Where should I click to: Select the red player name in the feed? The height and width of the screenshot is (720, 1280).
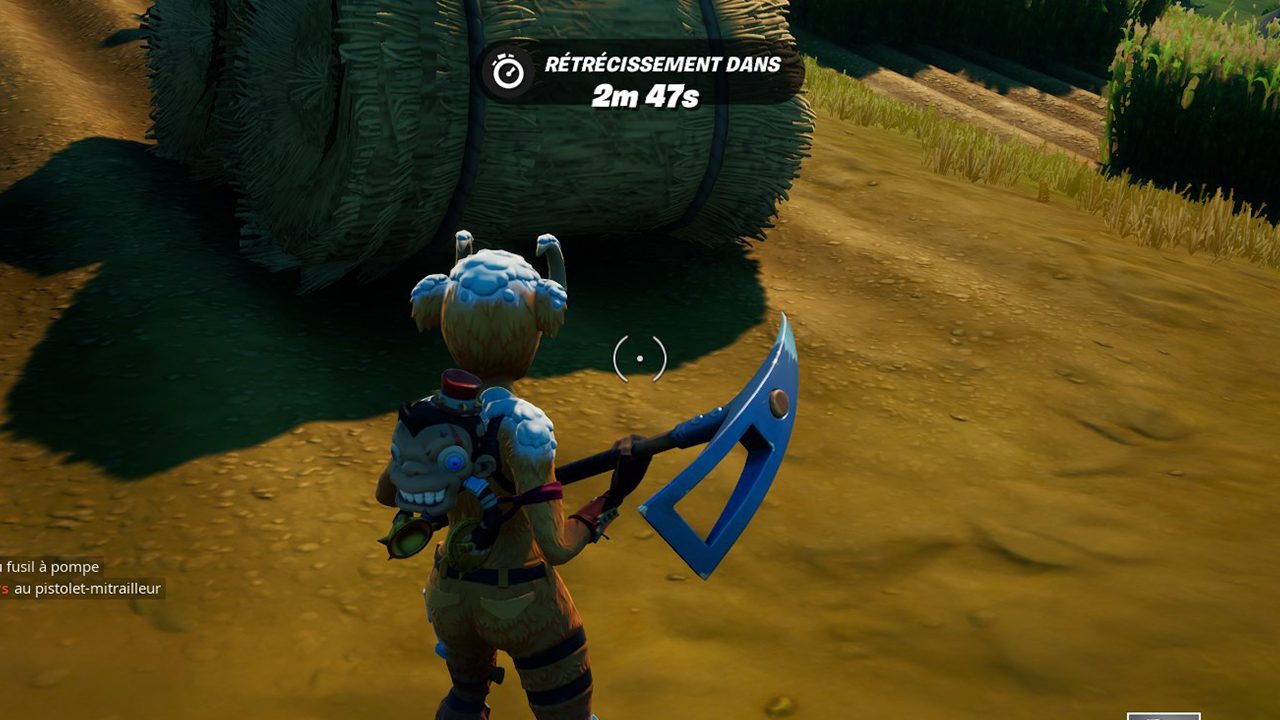pyautogui.click(x=4, y=589)
